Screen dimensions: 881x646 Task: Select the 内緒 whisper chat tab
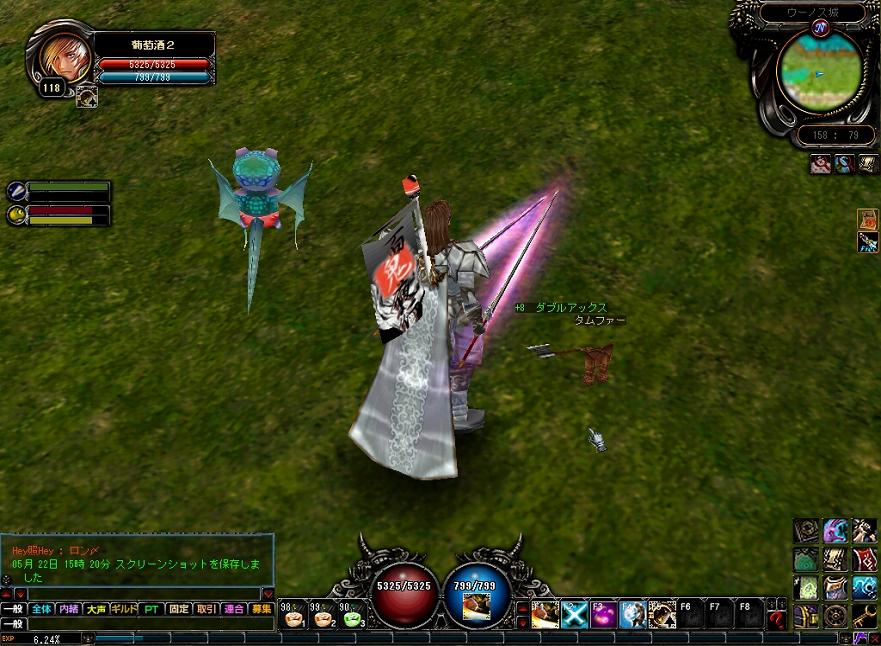click(69, 608)
